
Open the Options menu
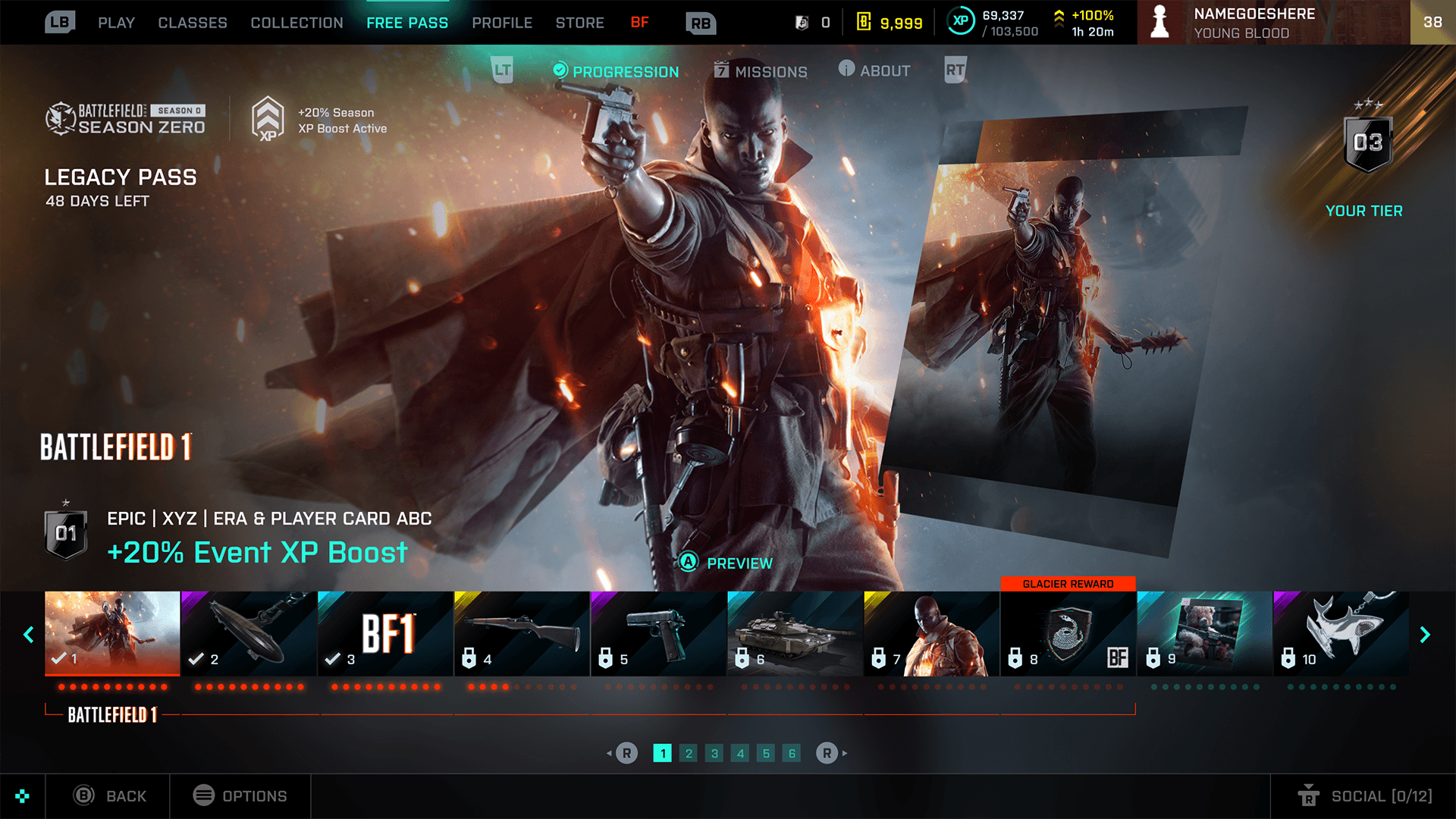click(240, 795)
